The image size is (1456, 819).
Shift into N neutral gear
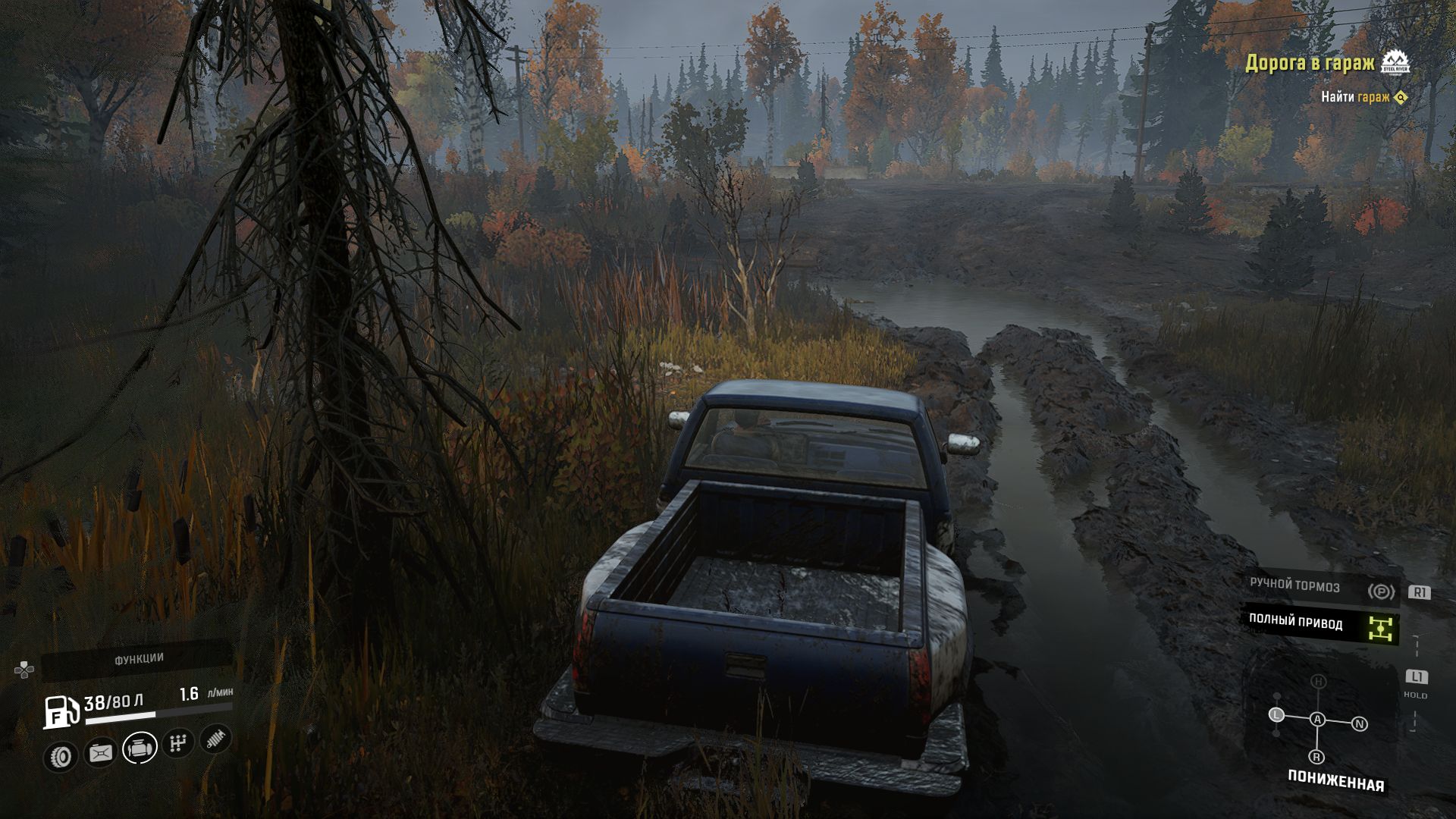pyautogui.click(x=1360, y=724)
